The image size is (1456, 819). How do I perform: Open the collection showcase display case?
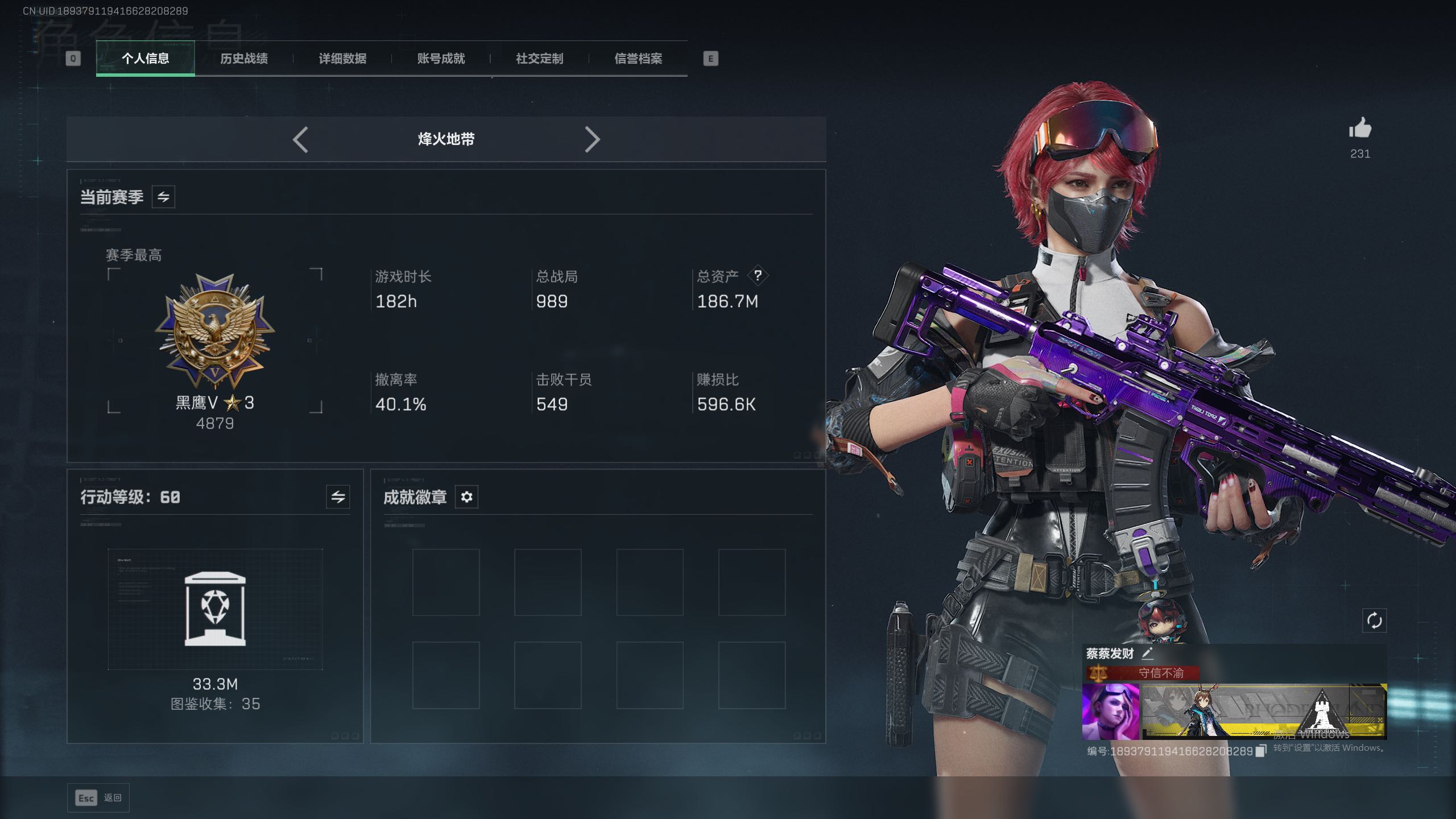click(x=215, y=609)
